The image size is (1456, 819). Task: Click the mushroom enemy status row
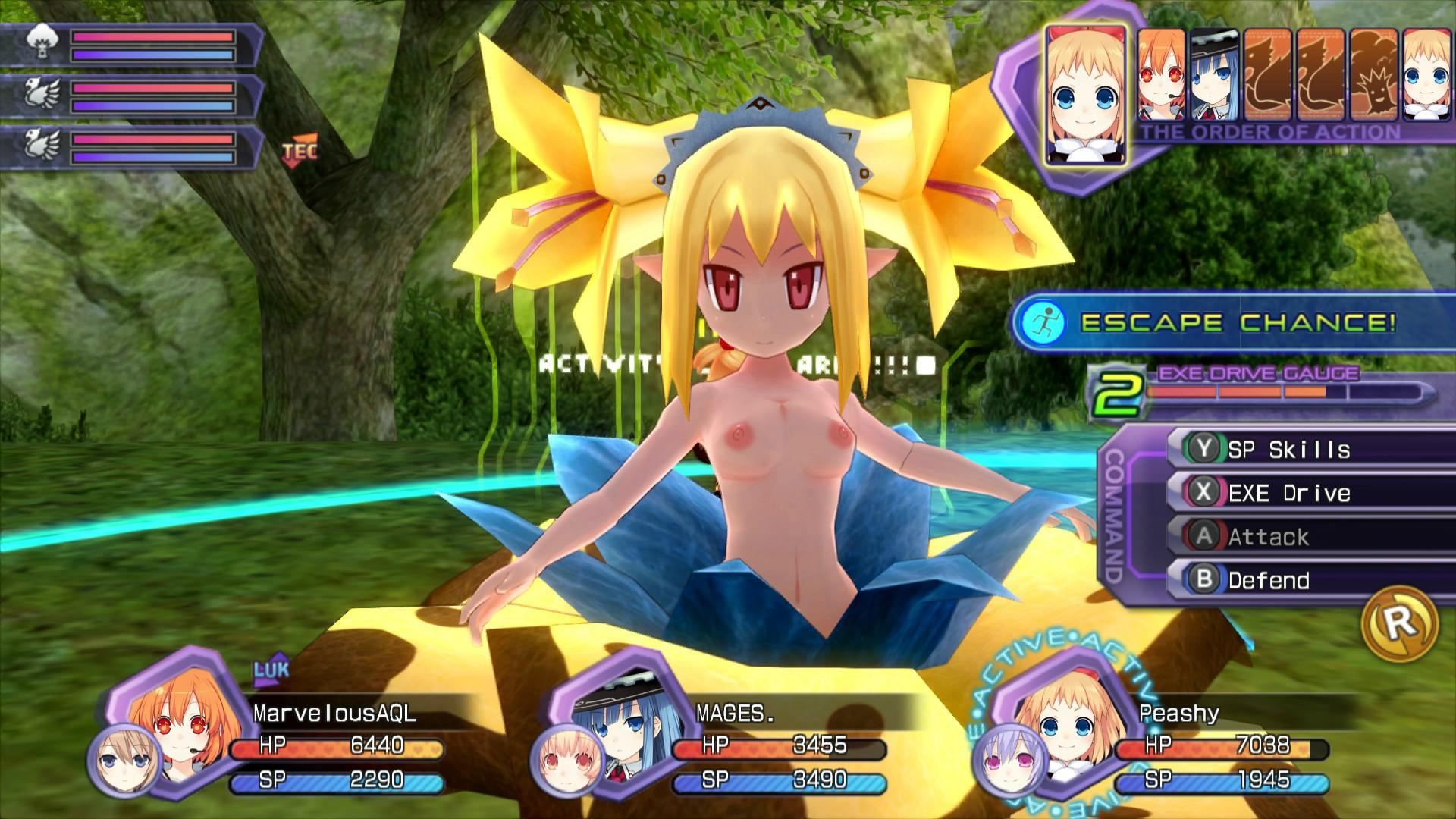tap(129, 45)
